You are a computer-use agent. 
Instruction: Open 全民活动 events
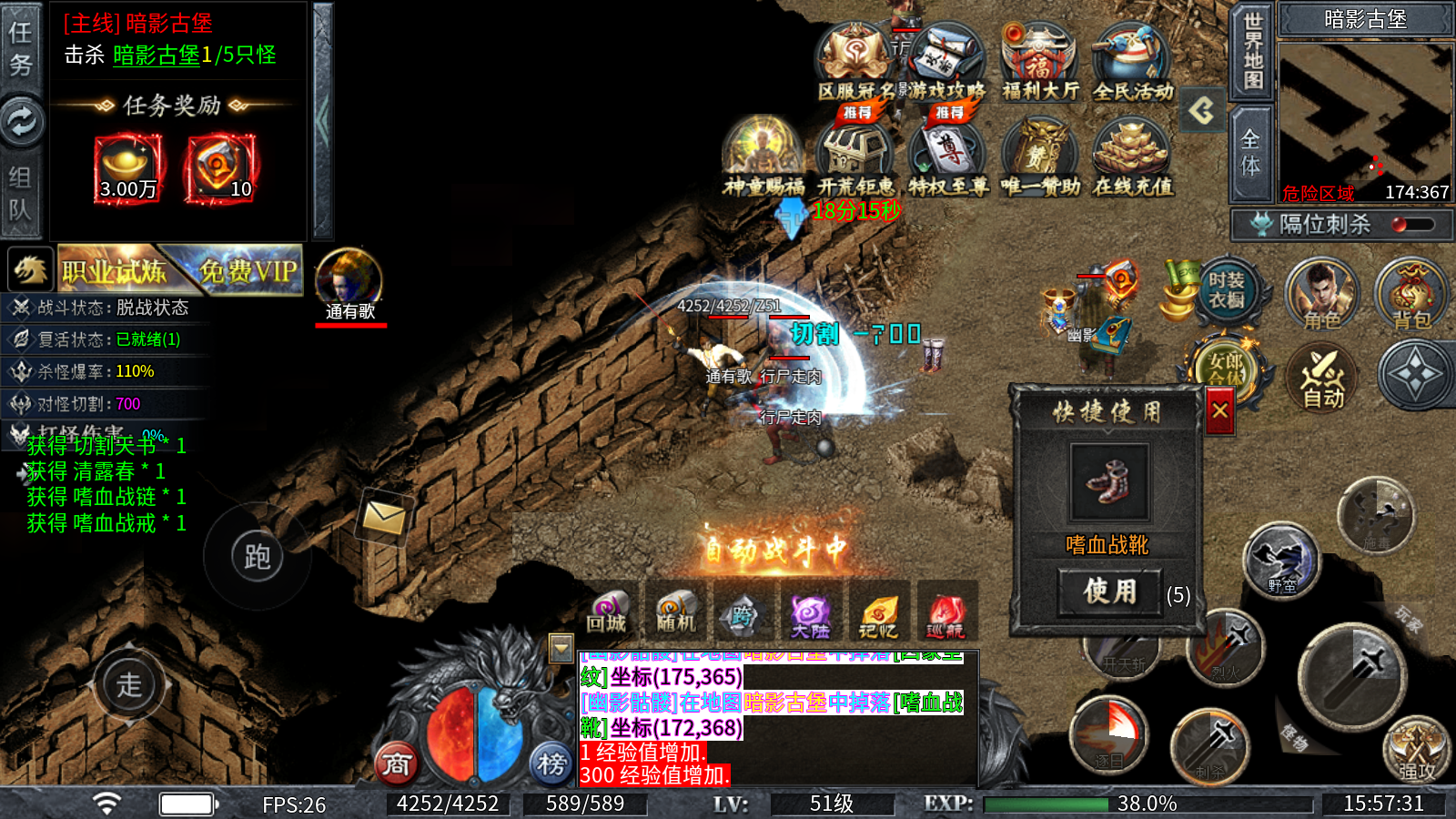tap(1132, 64)
